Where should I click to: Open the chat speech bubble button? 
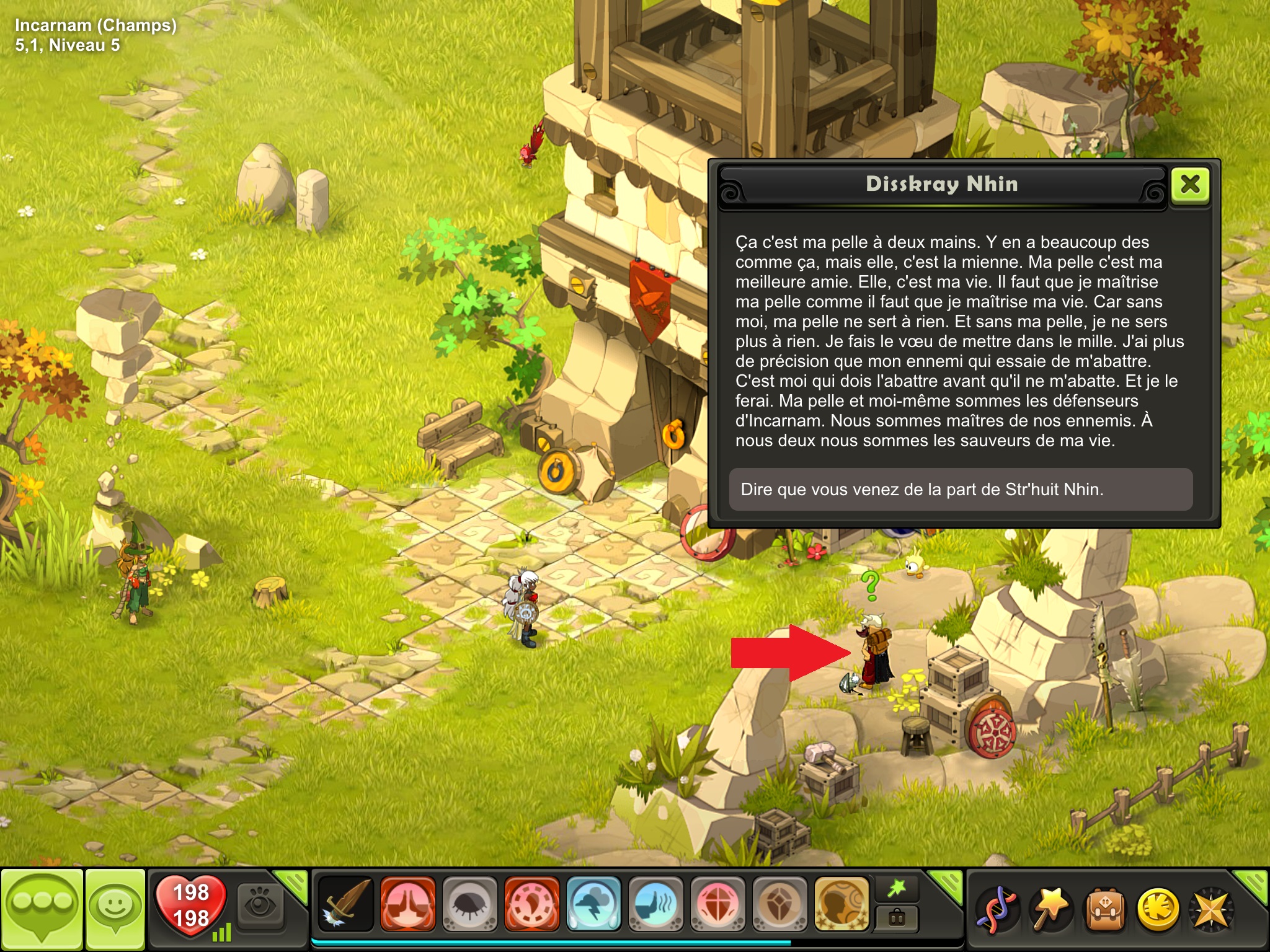click(x=42, y=909)
